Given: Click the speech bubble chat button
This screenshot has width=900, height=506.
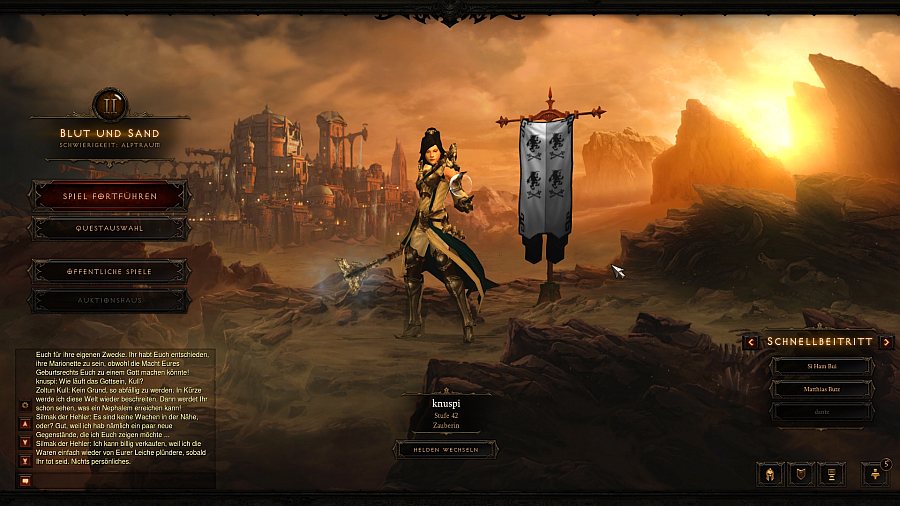Looking at the screenshot, I should click(x=26, y=480).
